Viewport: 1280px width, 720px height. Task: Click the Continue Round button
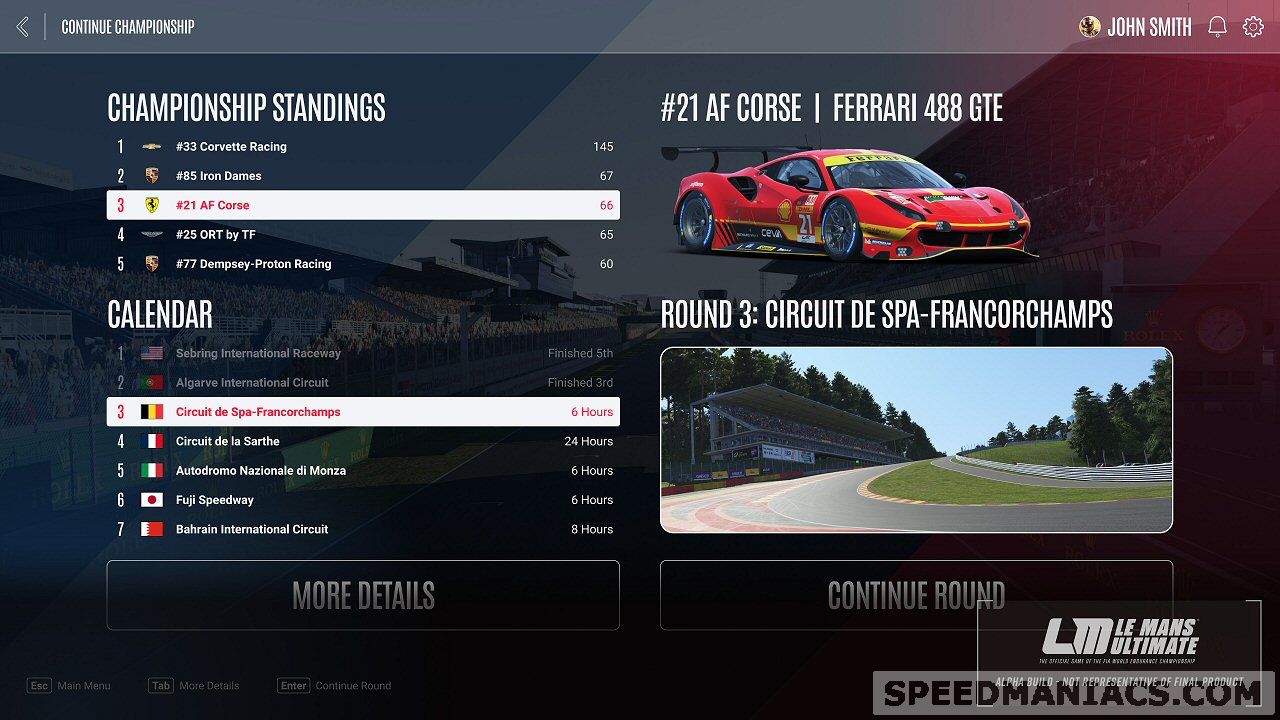coord(916,595)
